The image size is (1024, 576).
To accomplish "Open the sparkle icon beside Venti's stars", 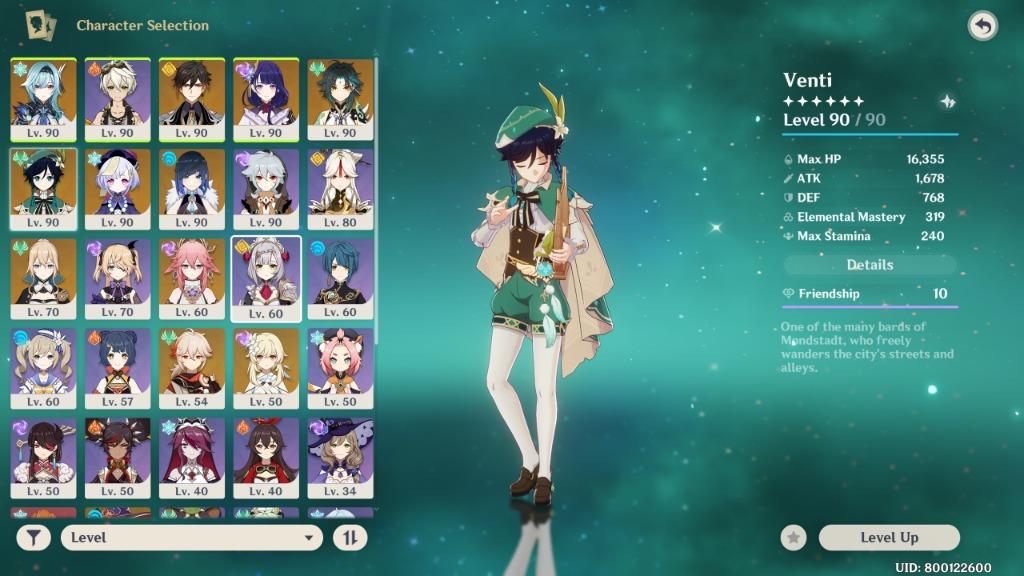I will tap(946, 101).
